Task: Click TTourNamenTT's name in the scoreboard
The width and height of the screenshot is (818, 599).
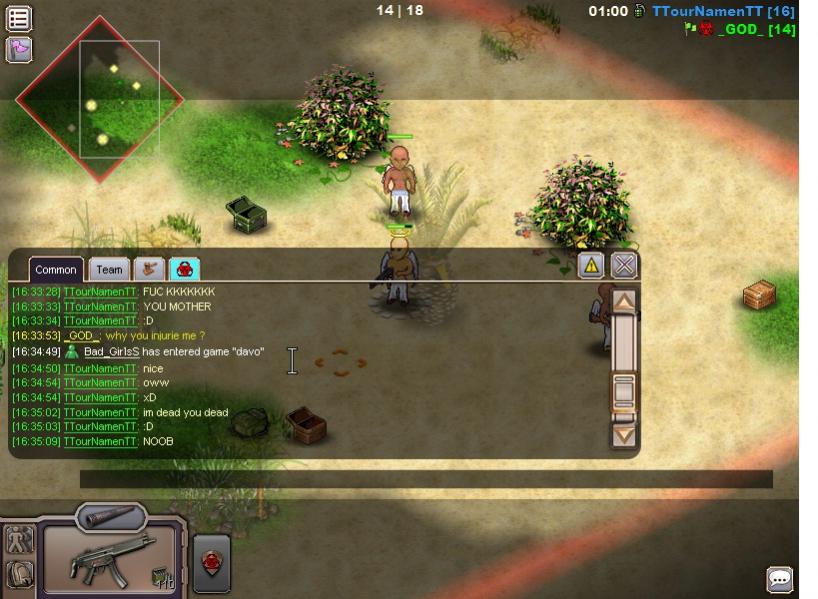Action: click(707, 11)
